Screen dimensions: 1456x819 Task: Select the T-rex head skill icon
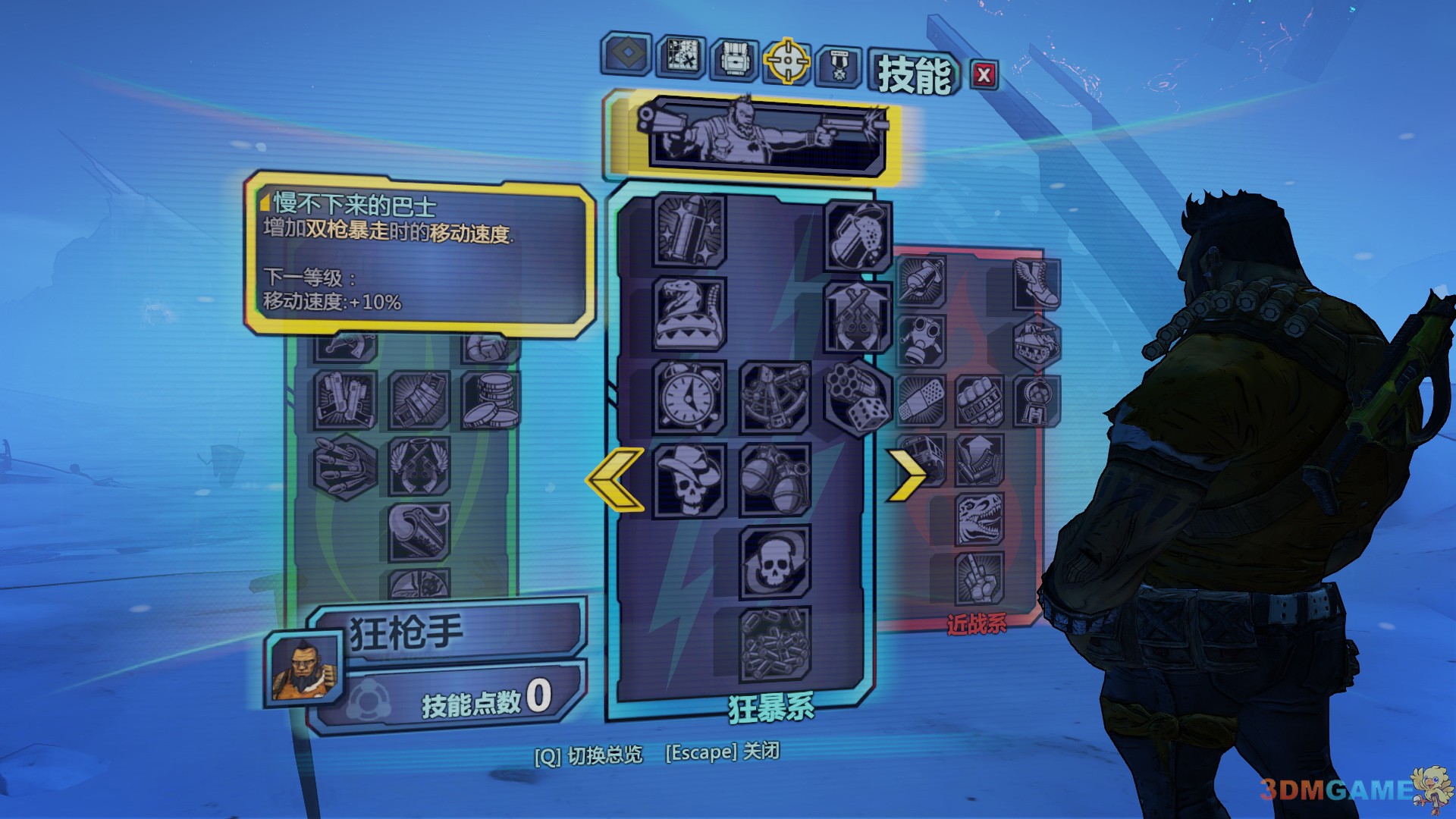pyautogui.click(x=979, y=519)
